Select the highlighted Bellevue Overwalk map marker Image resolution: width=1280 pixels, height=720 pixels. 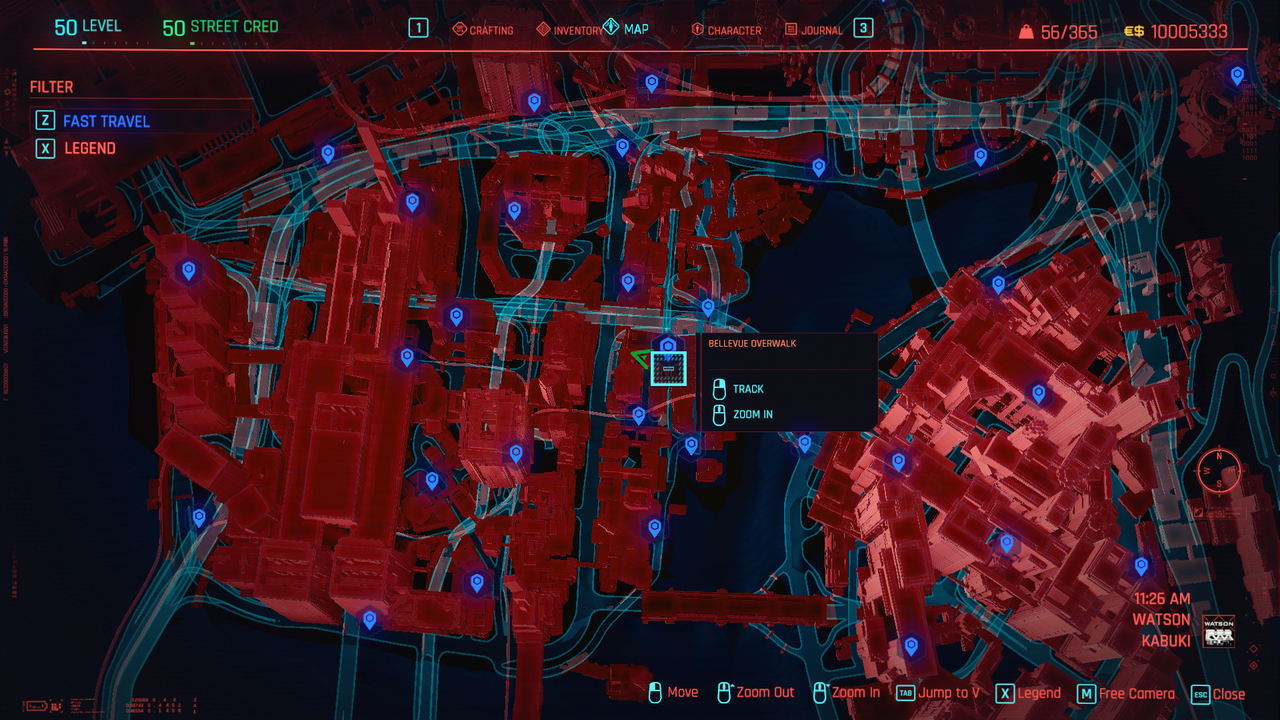(x=669, y=368)
